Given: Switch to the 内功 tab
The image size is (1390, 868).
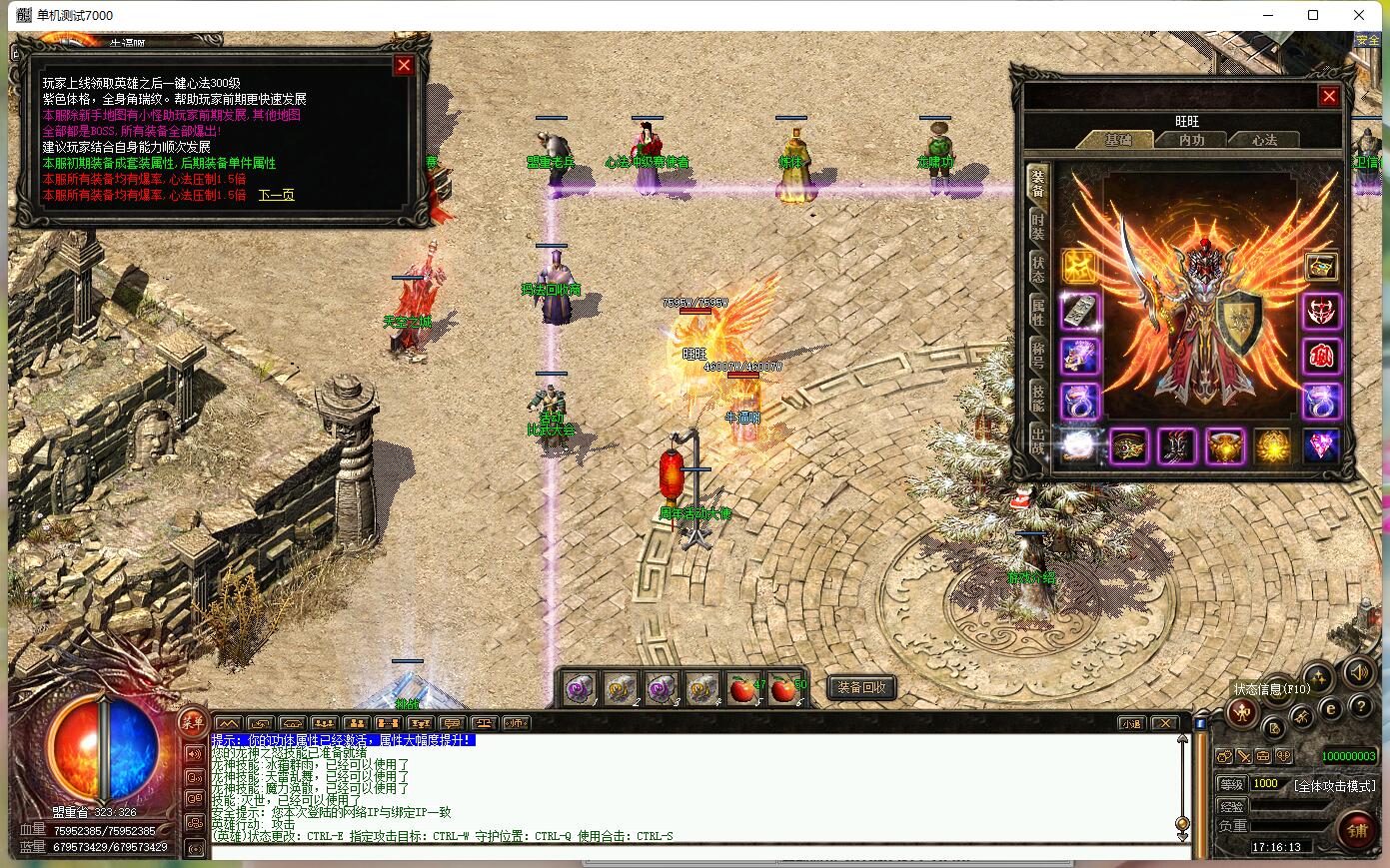Looking at the screenshot, I should (1191, 140).
